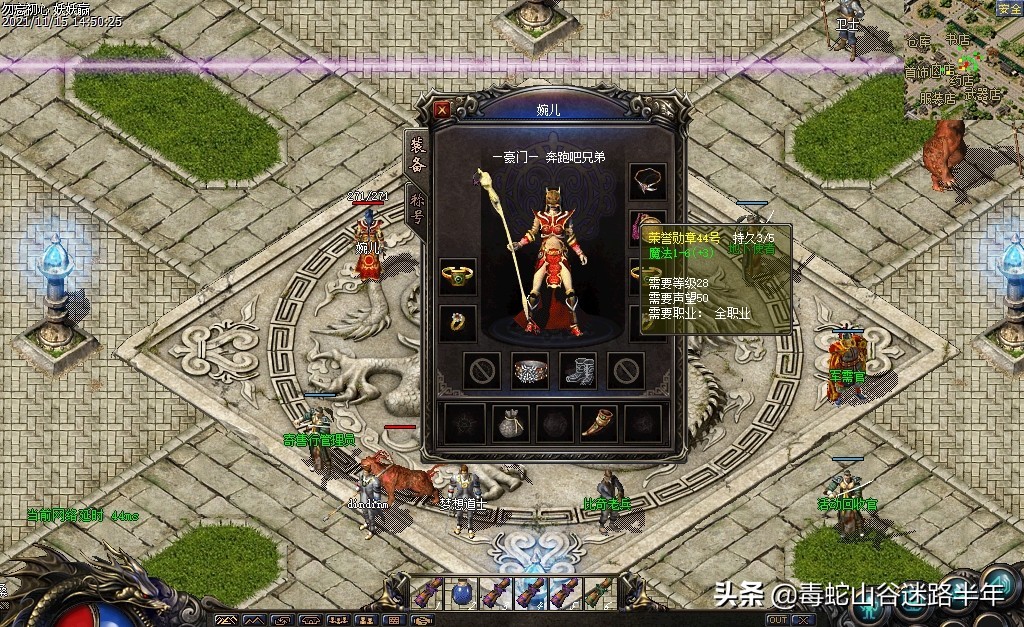Select the horn item slot

coord(599,423)
